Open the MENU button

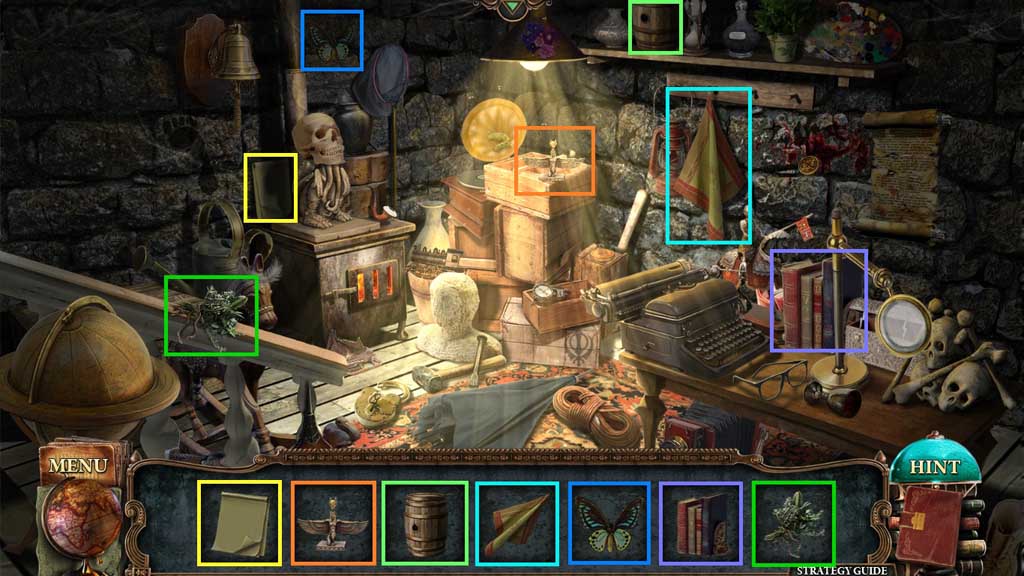[x=76, y=466]
